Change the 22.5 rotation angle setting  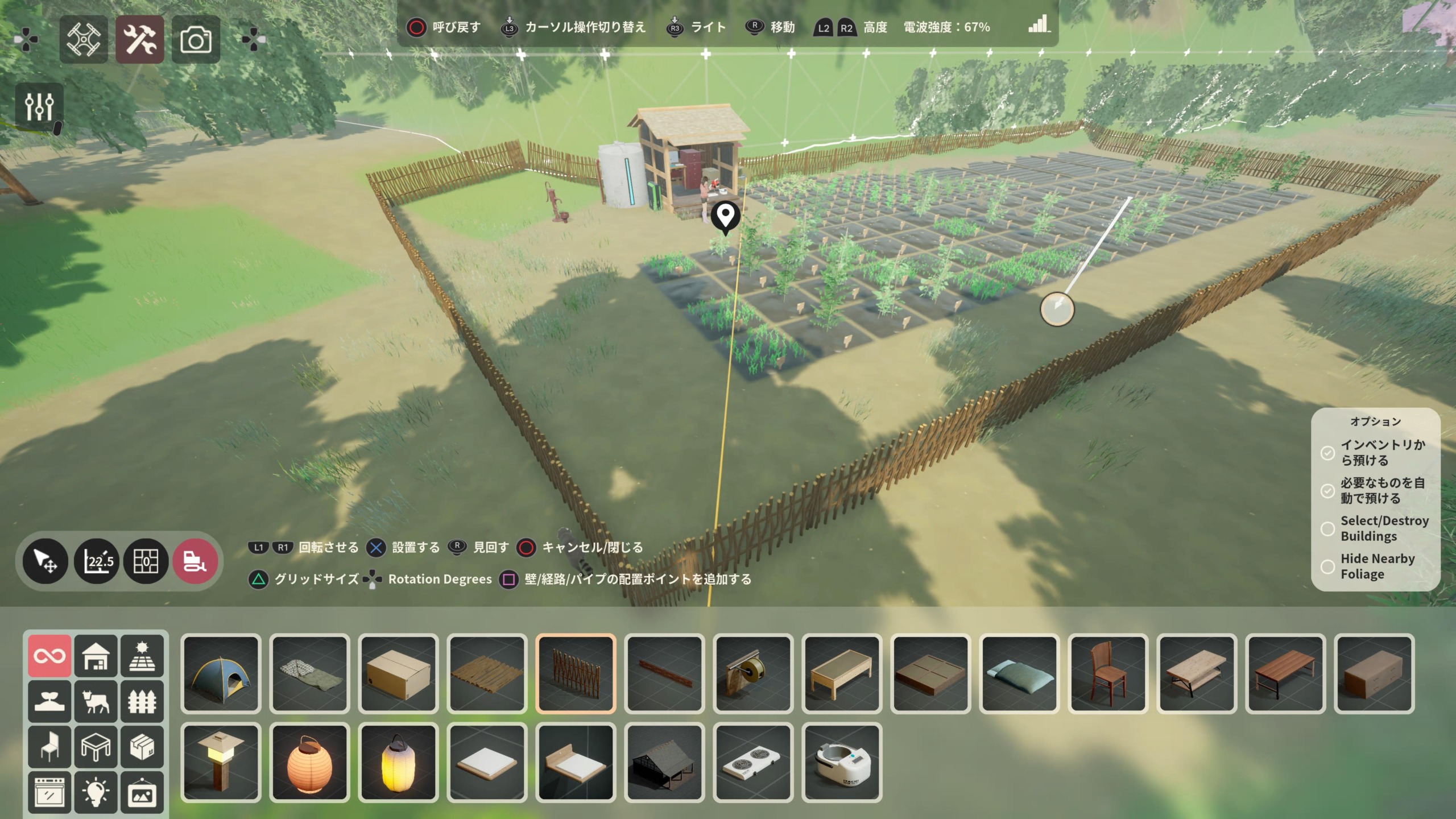97,561
